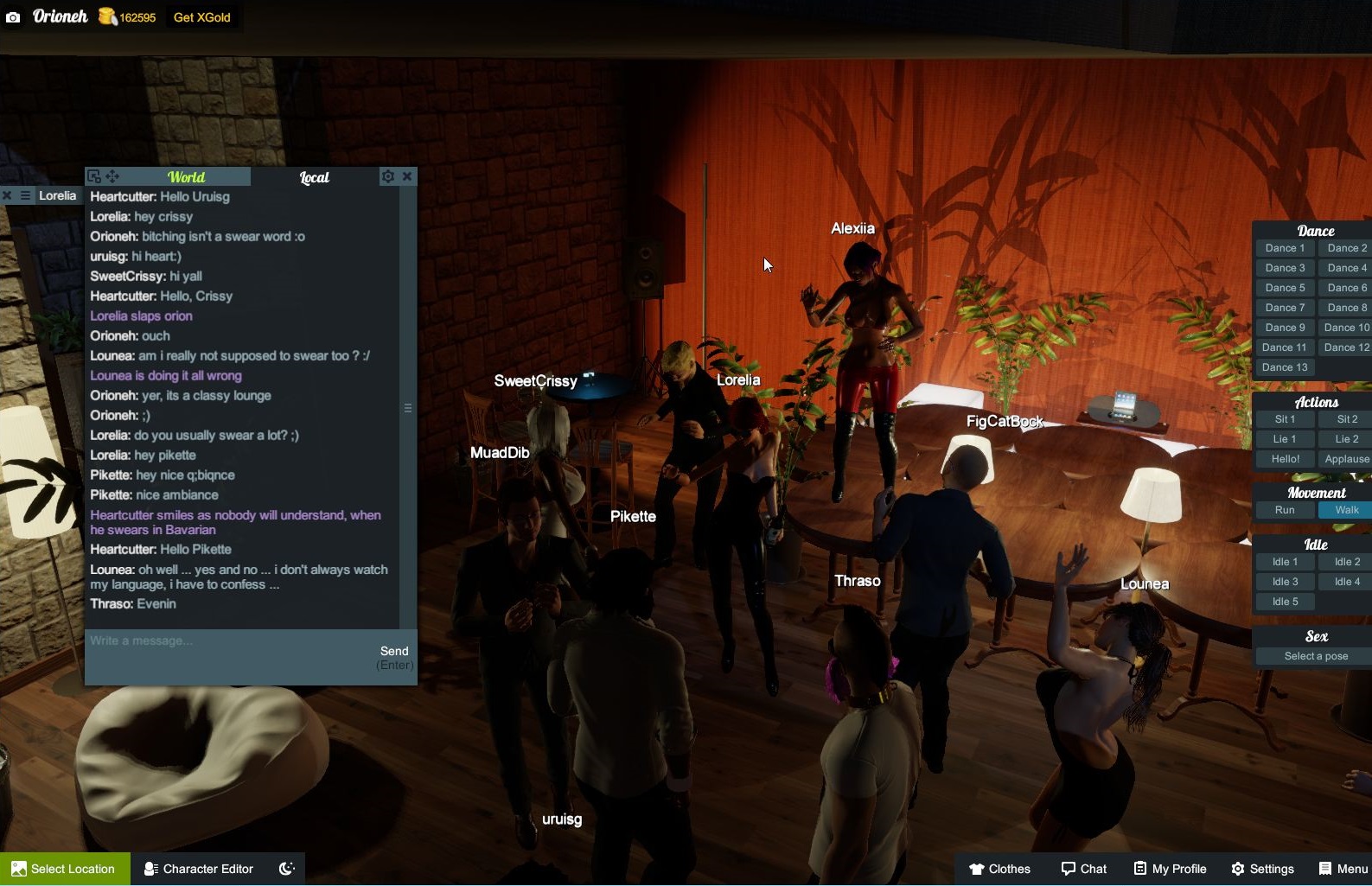
Task: Take a screenshot using the camera icon
Action: tap(12, 16)
